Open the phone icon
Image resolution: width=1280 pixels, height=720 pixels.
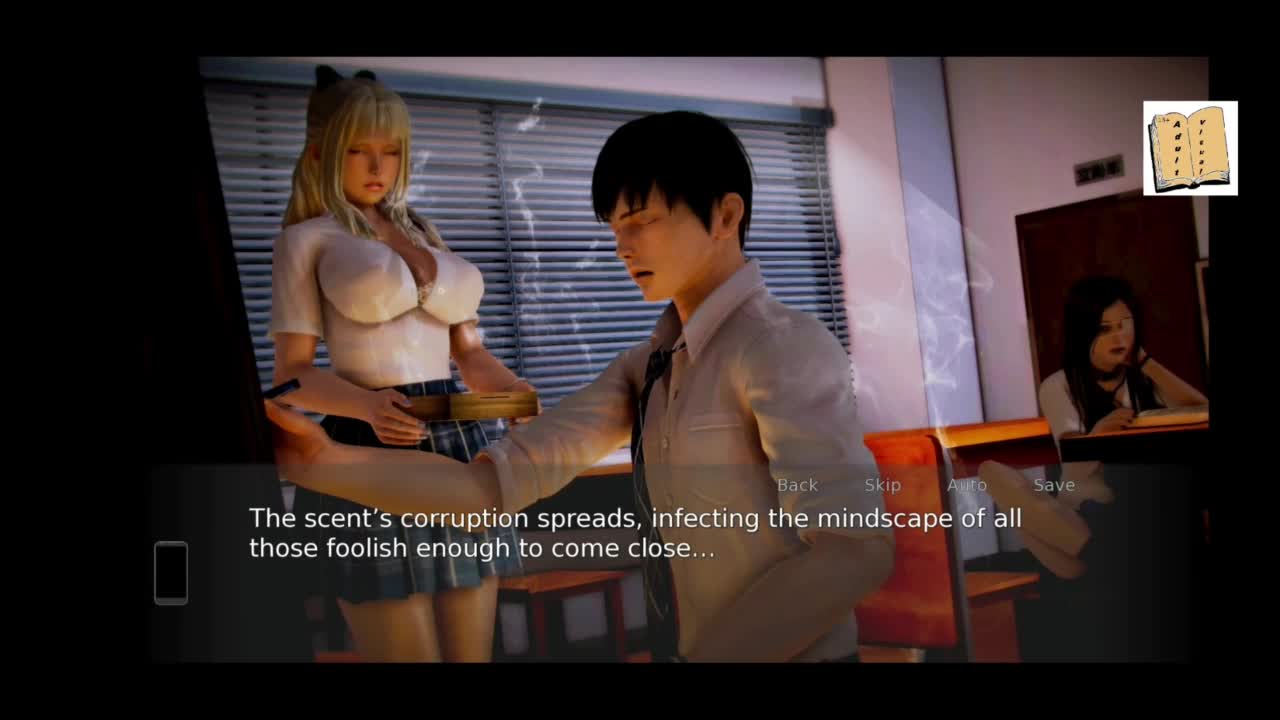click(x=171, y=572)
